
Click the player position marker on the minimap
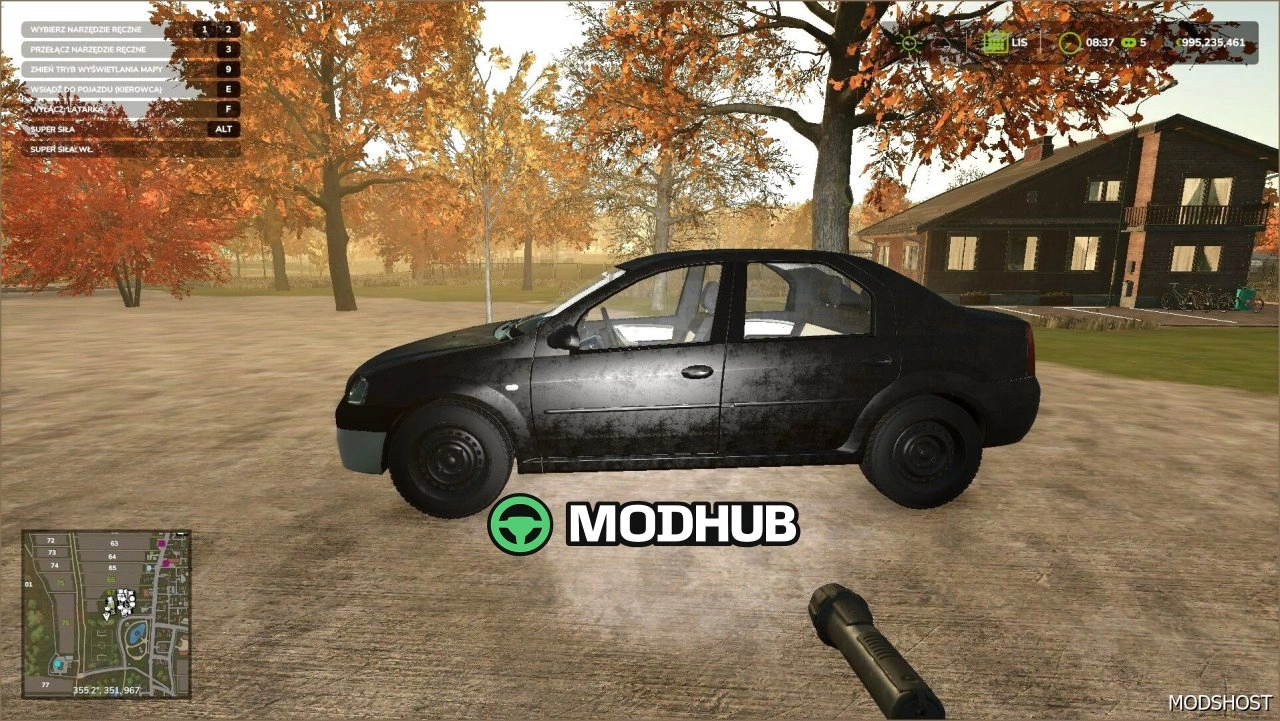click(106, 616)
